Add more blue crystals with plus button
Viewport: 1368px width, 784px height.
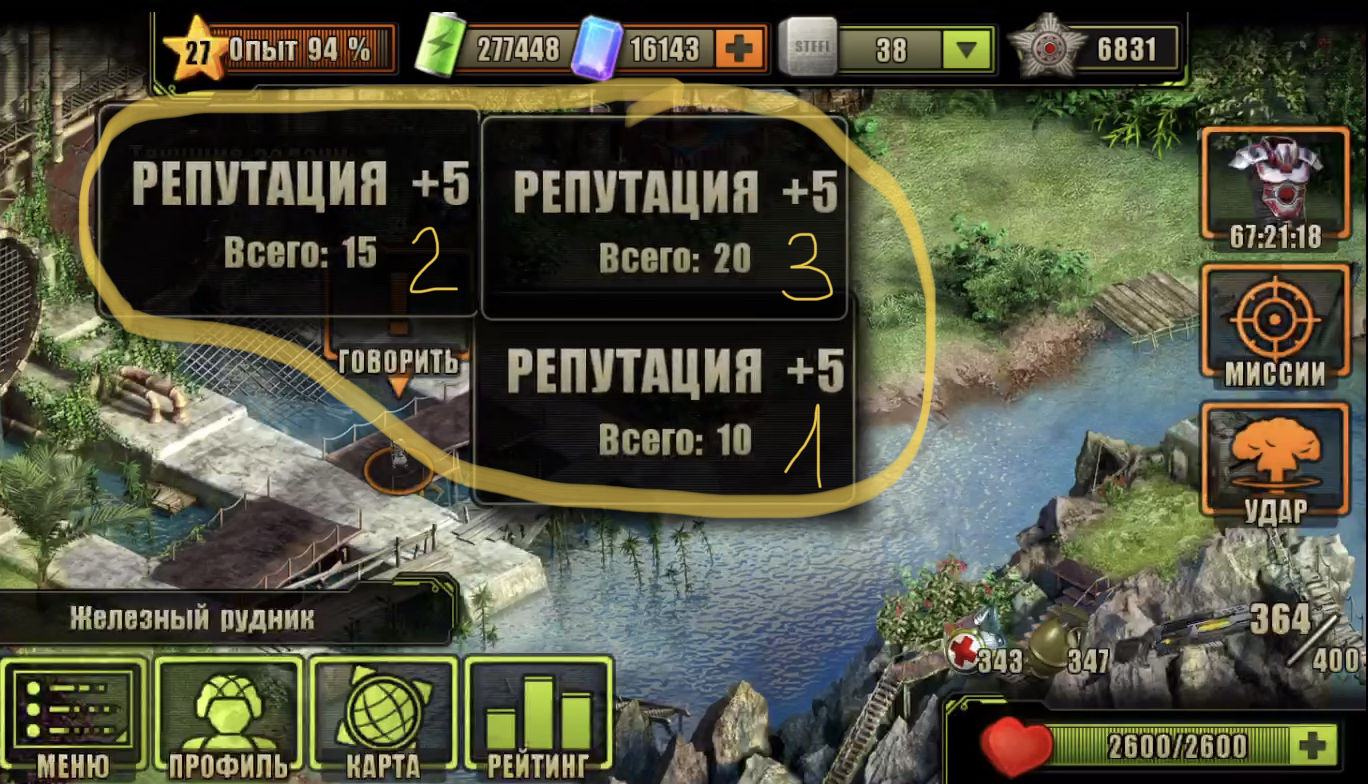pyautogui.click(x=739, y=48)
